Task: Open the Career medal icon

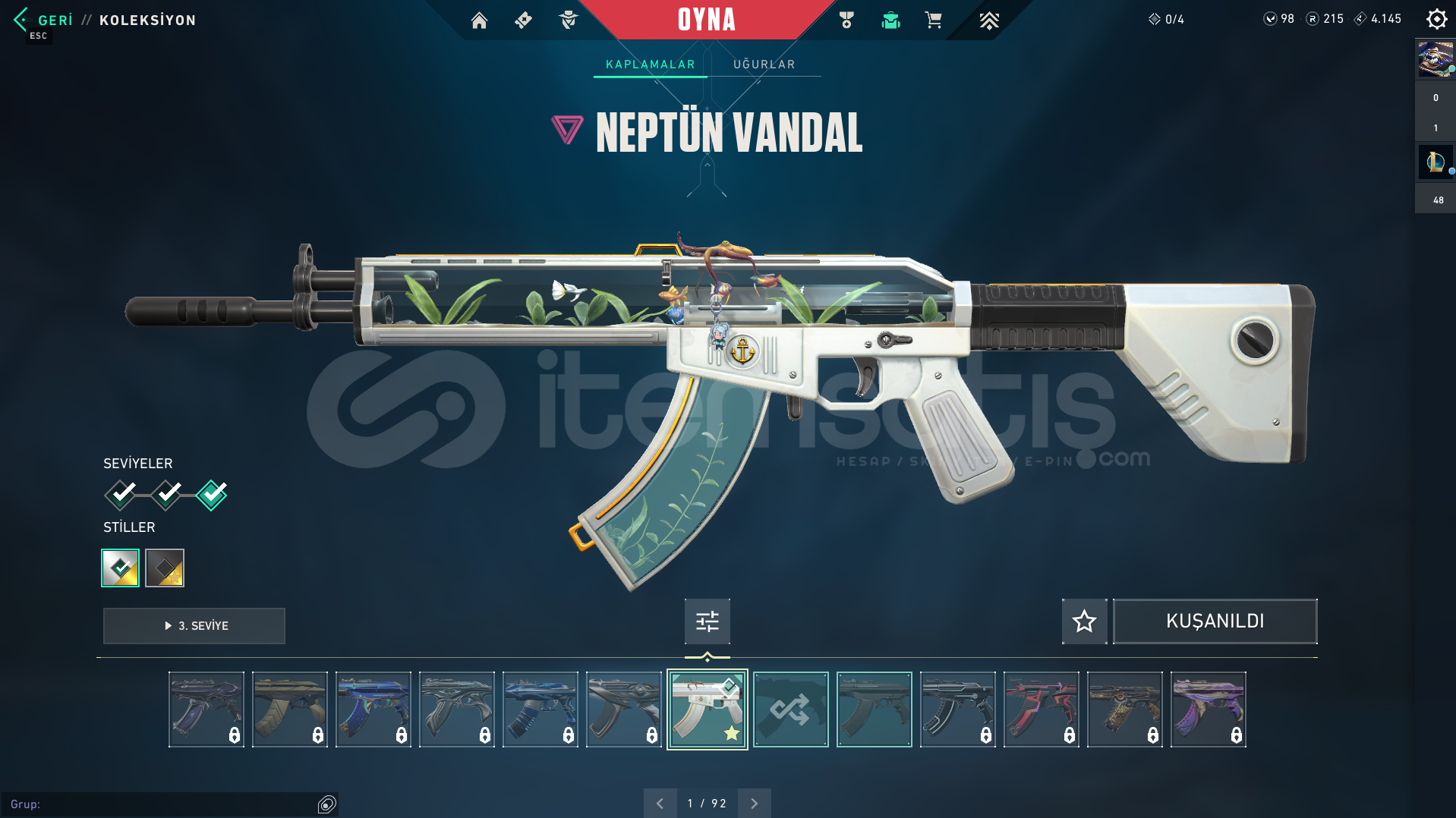Action: [x=846, y=20]
